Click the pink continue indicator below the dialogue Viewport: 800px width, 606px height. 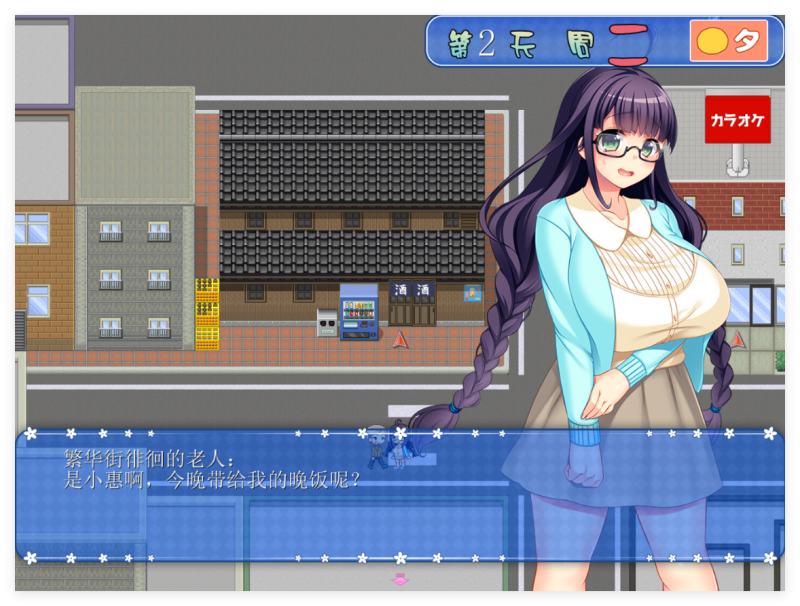tap(400, 579)
